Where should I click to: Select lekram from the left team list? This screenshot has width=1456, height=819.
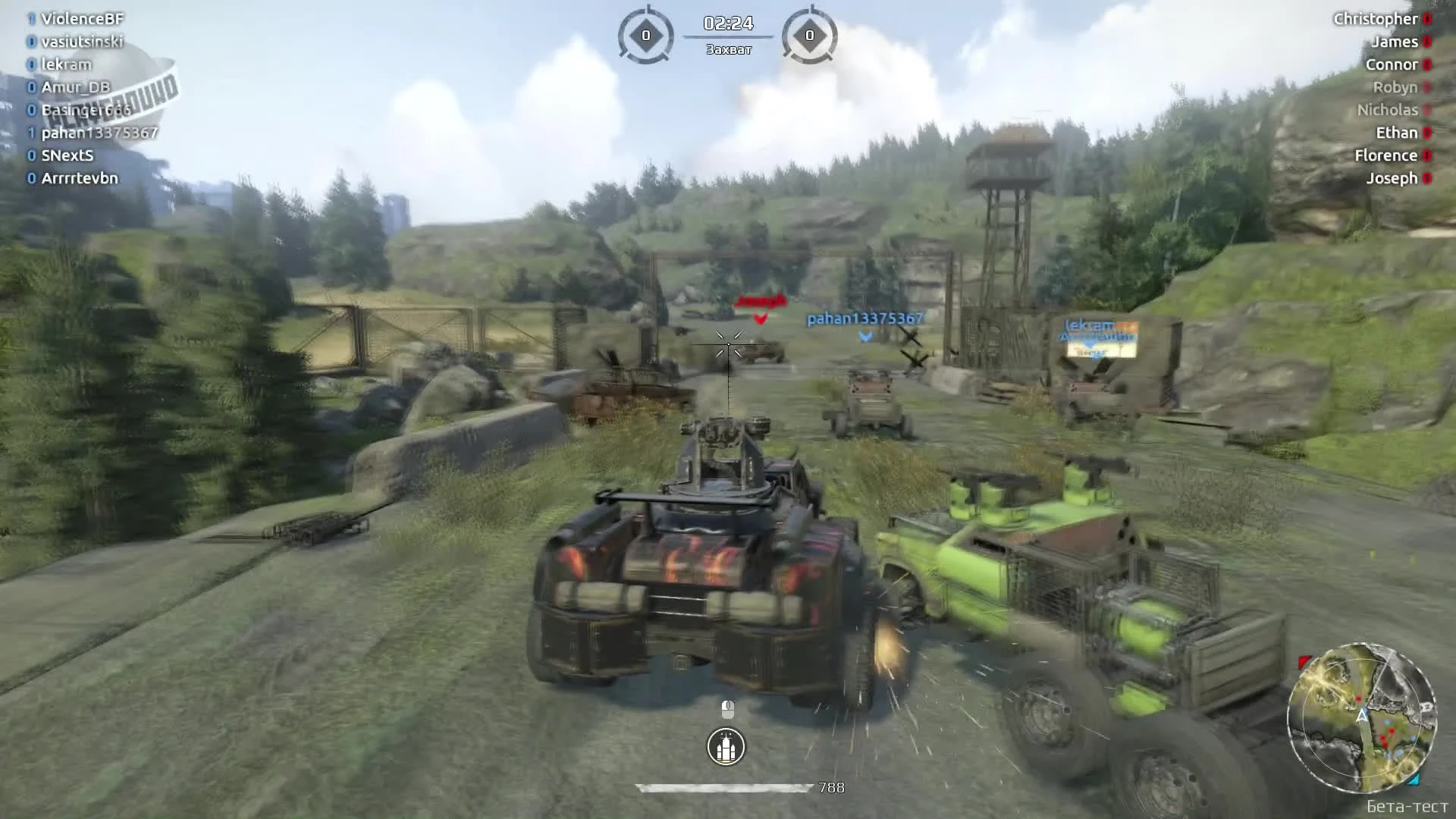pos(67,64)
